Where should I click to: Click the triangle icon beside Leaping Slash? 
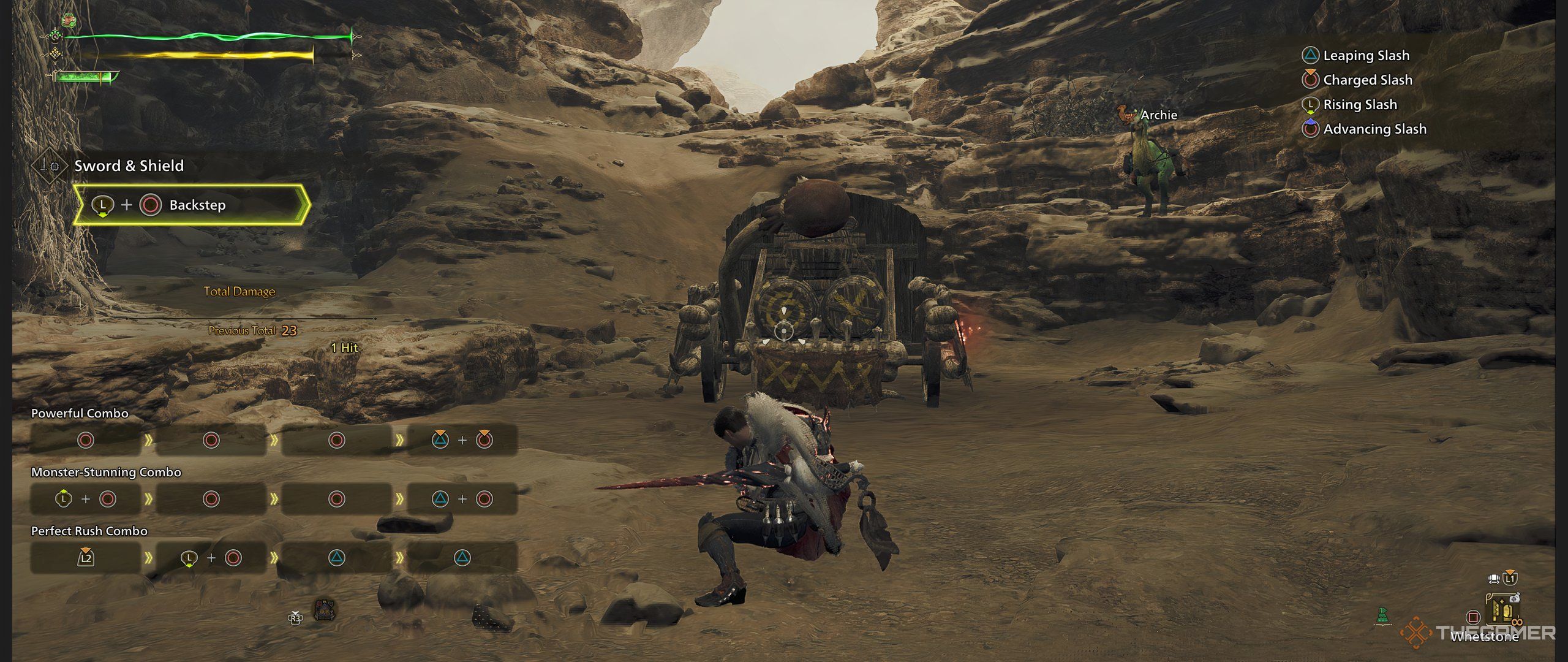(1310, 55)
